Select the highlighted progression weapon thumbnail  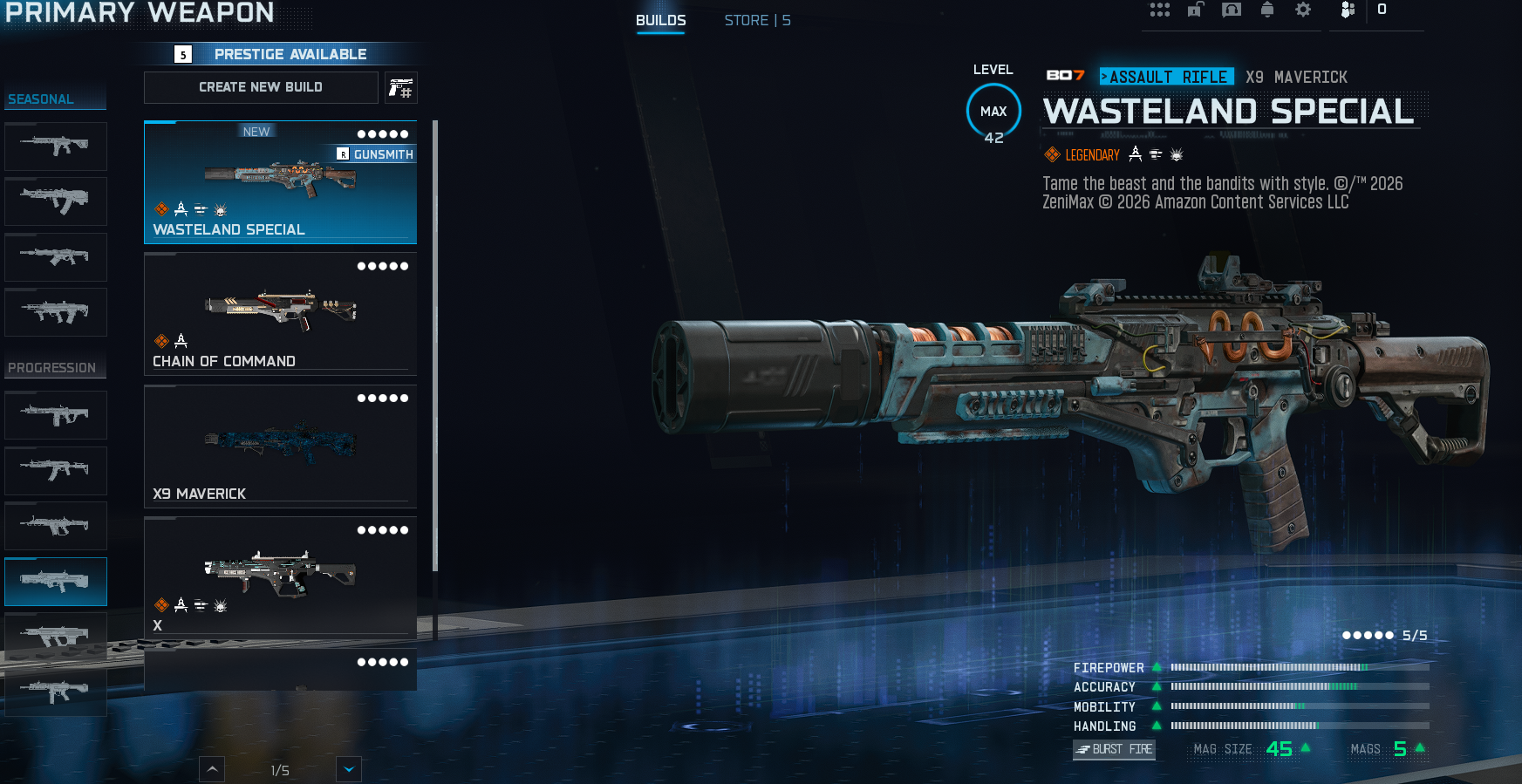point(55,581)
